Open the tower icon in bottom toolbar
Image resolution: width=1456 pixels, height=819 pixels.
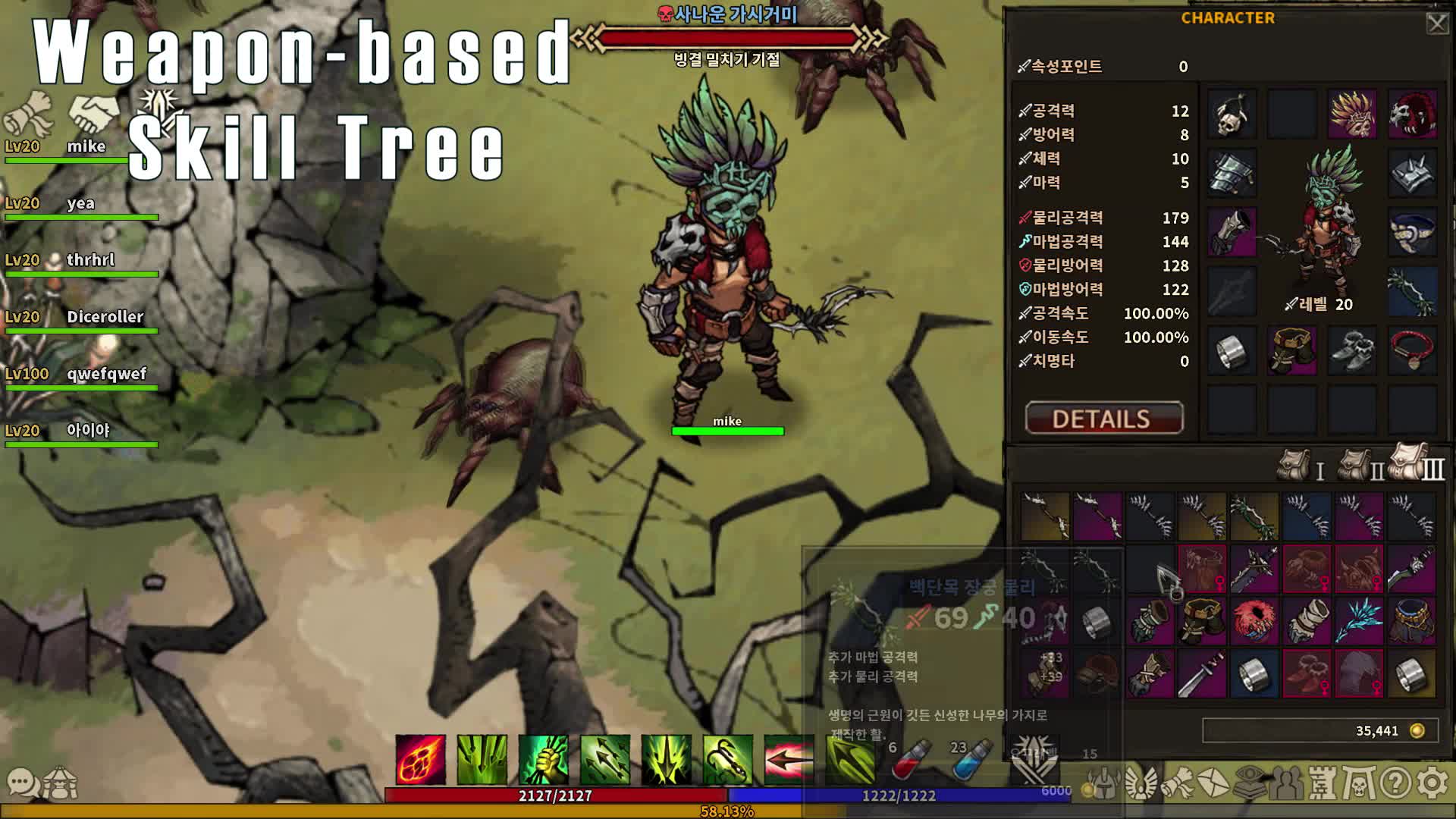click(x=1323, y=786)
